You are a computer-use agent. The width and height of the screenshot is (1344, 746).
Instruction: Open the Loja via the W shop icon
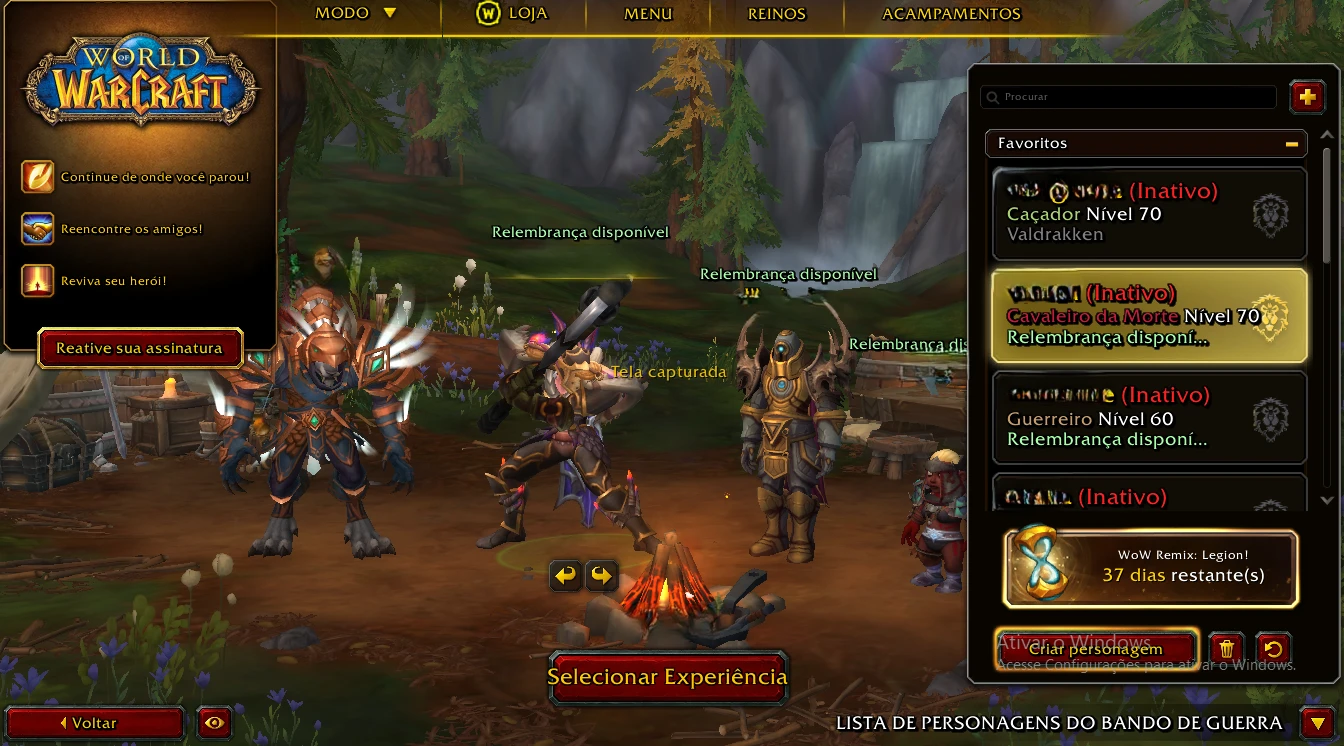pyautogui.click(x=488, y=14)
